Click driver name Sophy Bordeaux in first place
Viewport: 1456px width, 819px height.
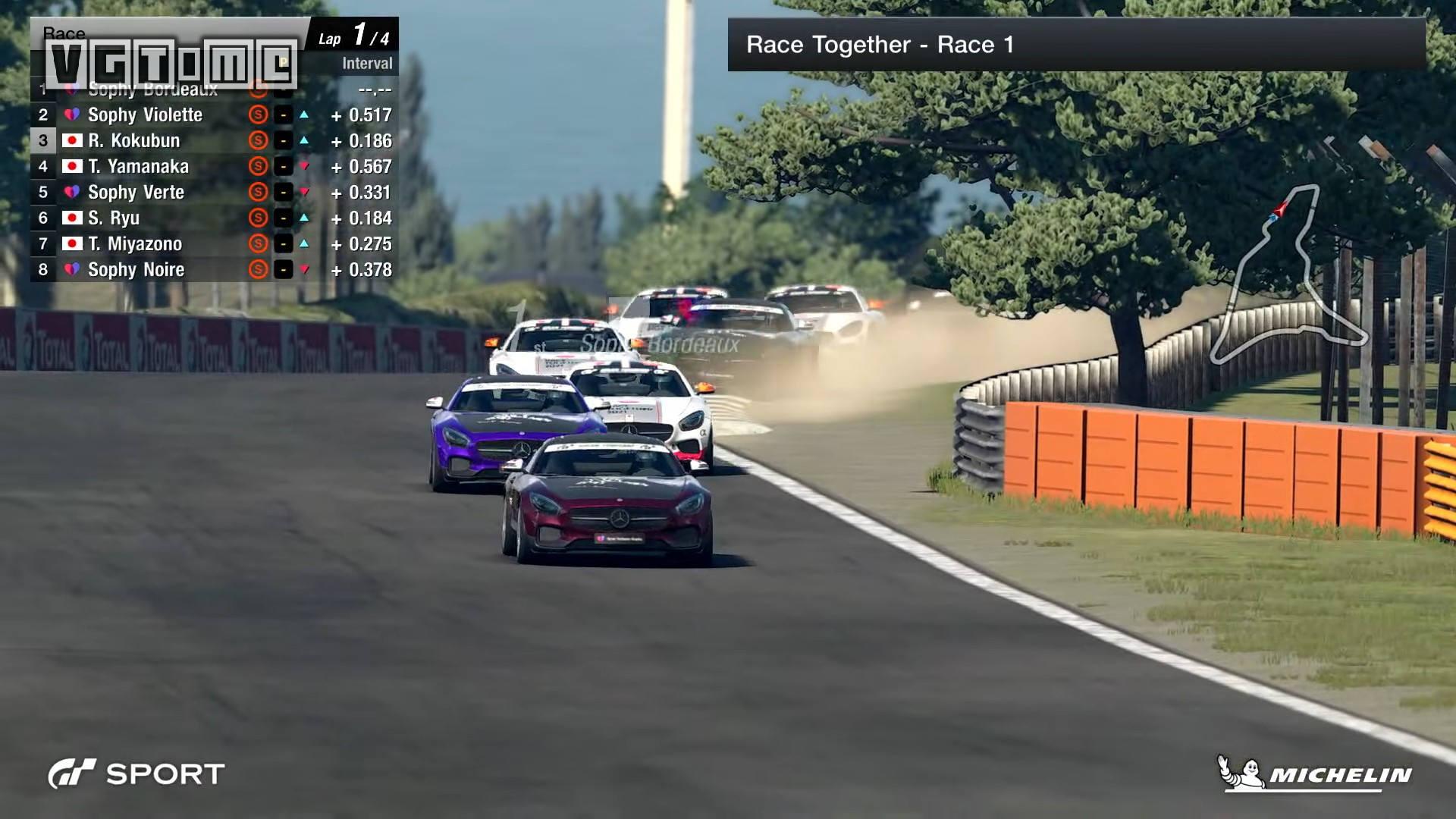[x=152, y=89]
